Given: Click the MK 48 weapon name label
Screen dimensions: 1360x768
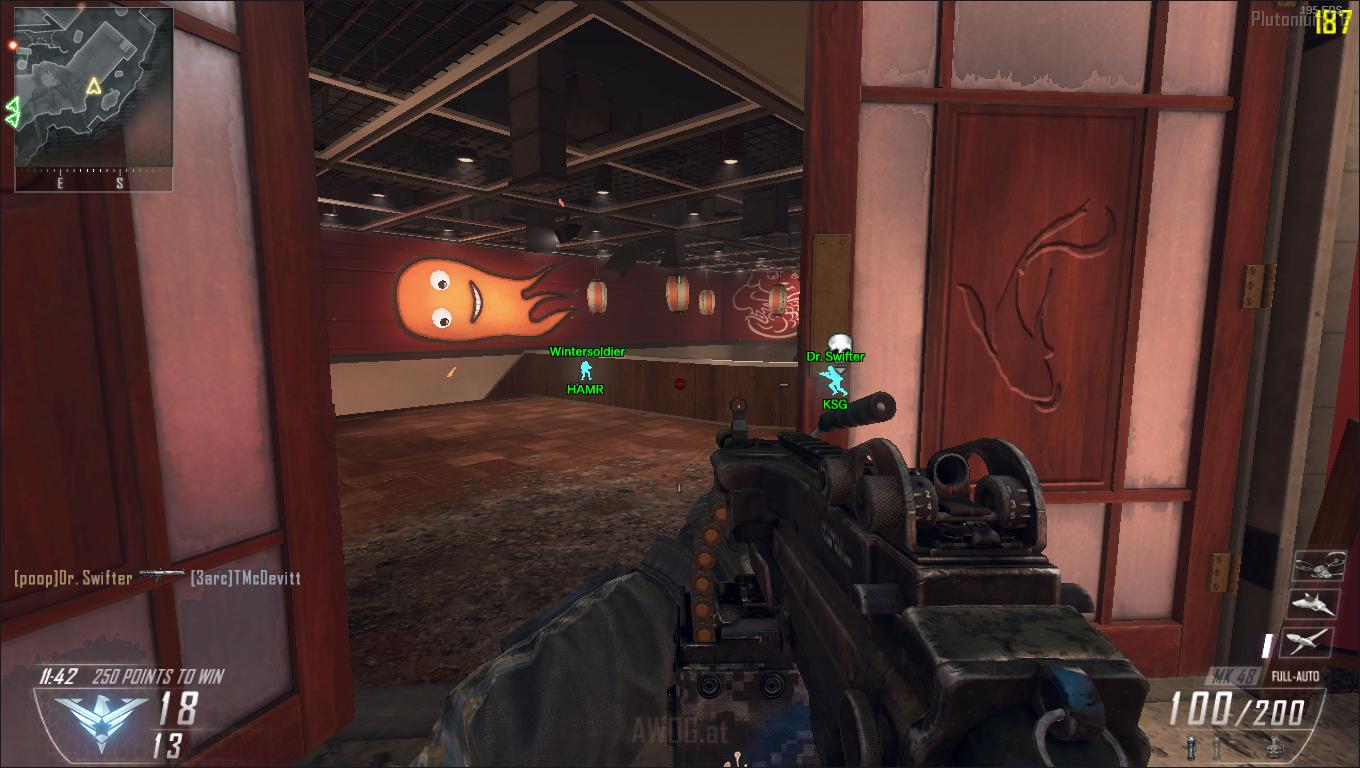Looking at the screenshot, I should tap(1234, 676).
